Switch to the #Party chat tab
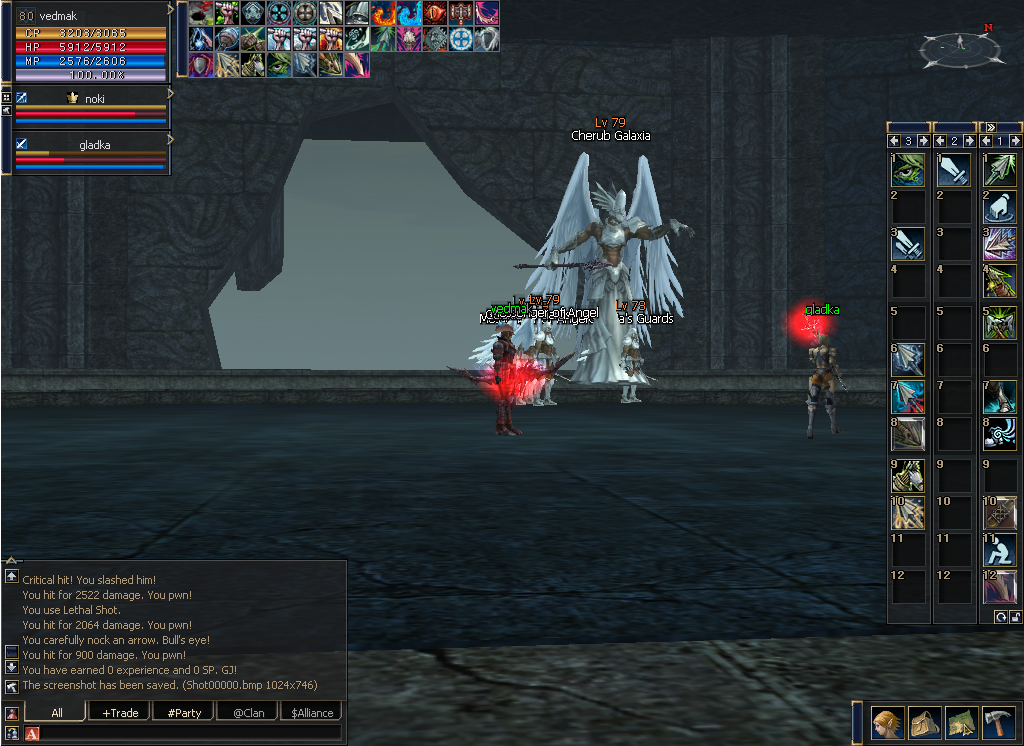 184,712
